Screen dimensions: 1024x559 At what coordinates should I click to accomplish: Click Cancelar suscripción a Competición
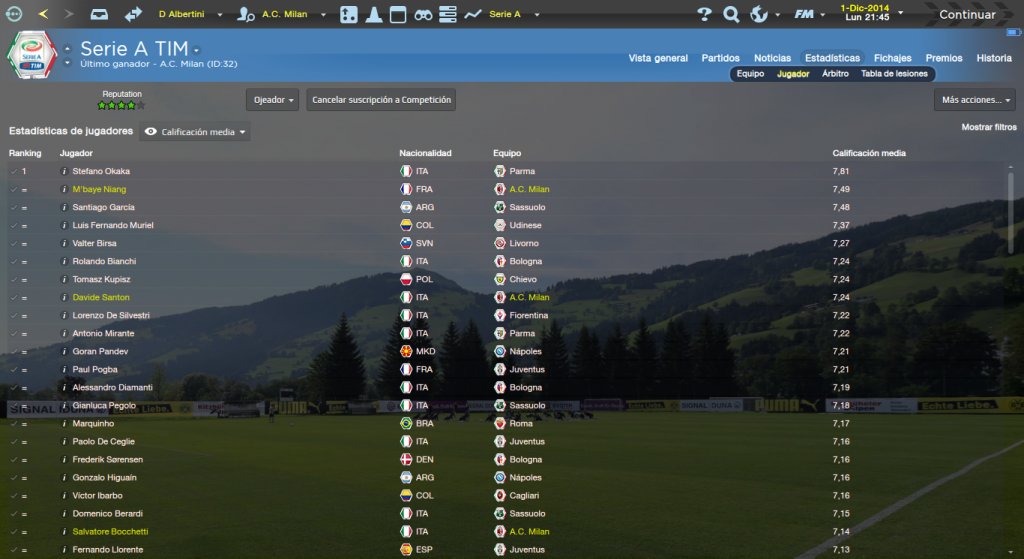click(x=381, y=100)
